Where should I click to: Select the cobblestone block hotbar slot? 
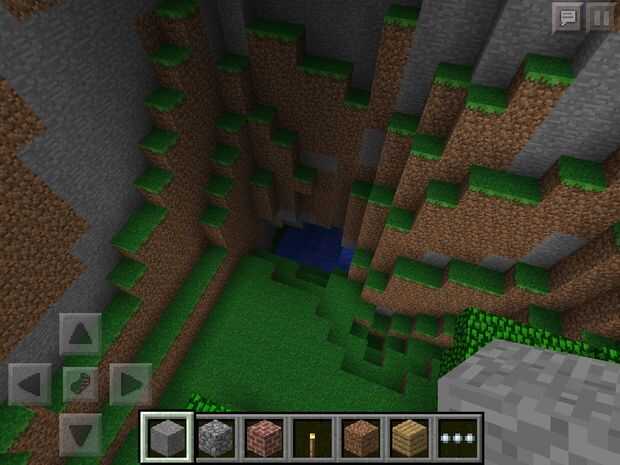(215, 438)
